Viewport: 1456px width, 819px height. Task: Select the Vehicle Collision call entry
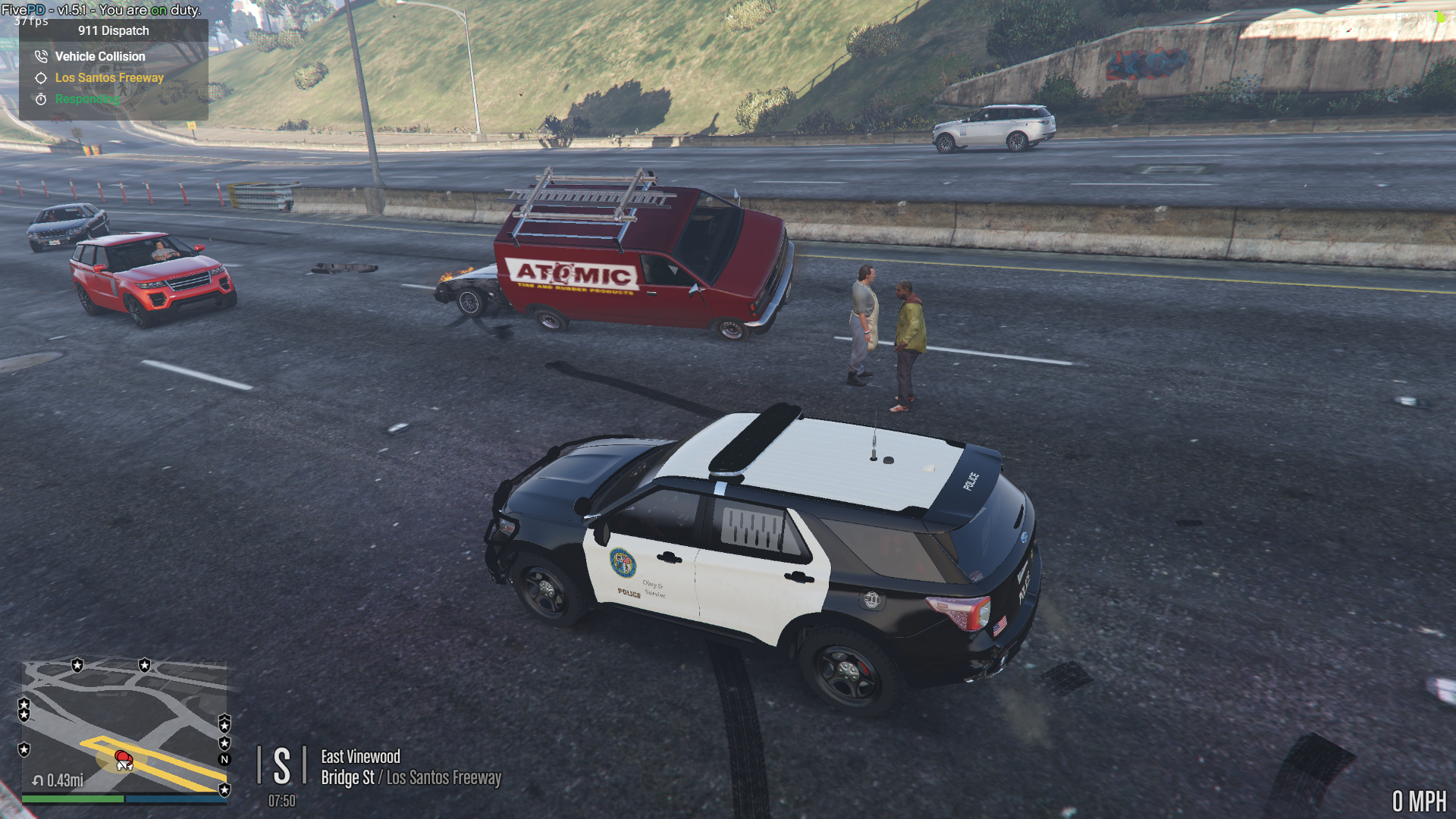(x=99, y=56)
